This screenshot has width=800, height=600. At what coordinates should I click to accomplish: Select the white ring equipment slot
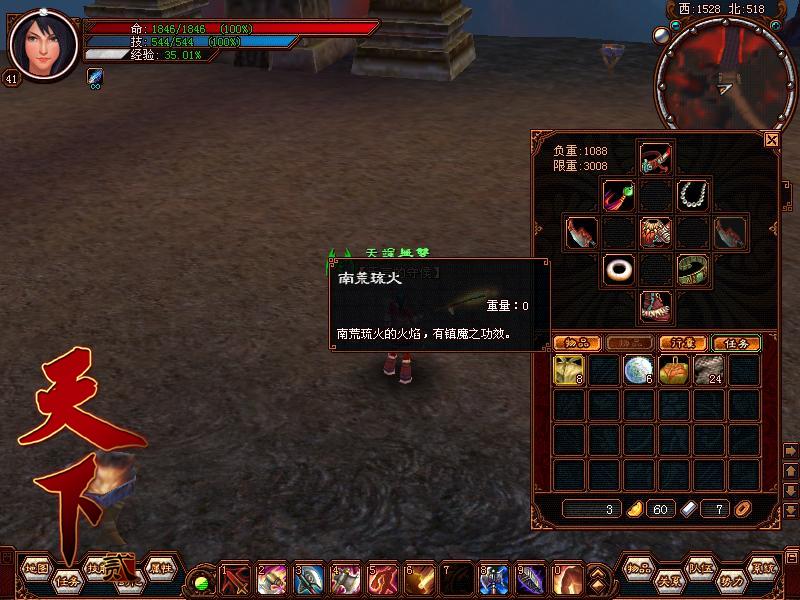(x=618, y=270)
